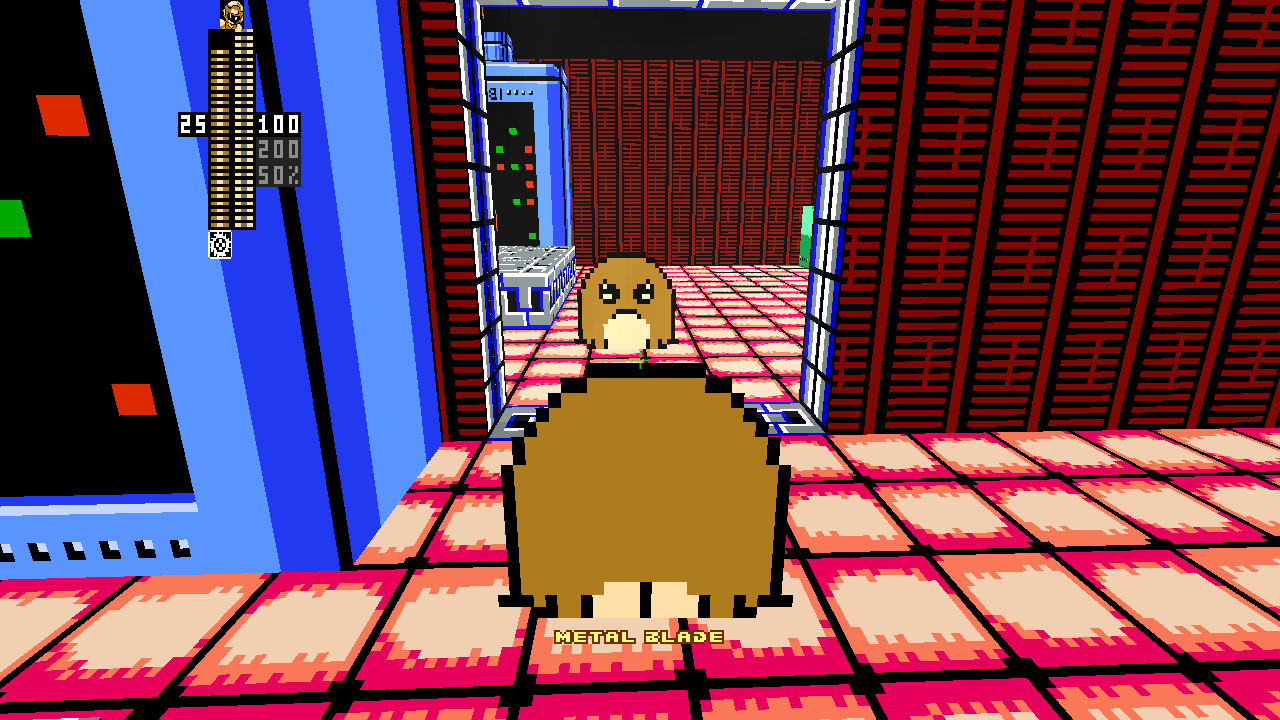Click the ammo count showing 25
The image size is (1280, 720).
[x=192, y=122]
